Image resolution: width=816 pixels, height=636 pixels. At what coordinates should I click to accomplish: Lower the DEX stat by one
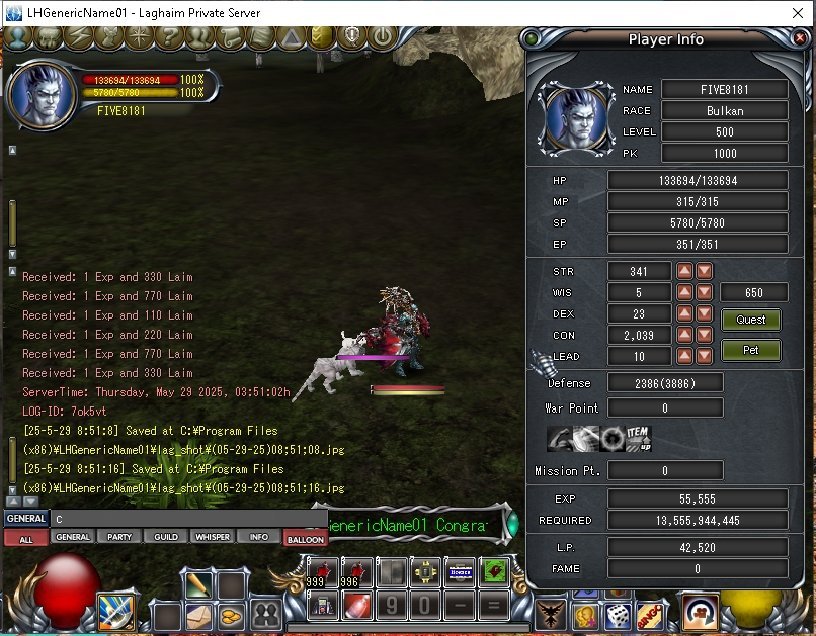point(705,314)
